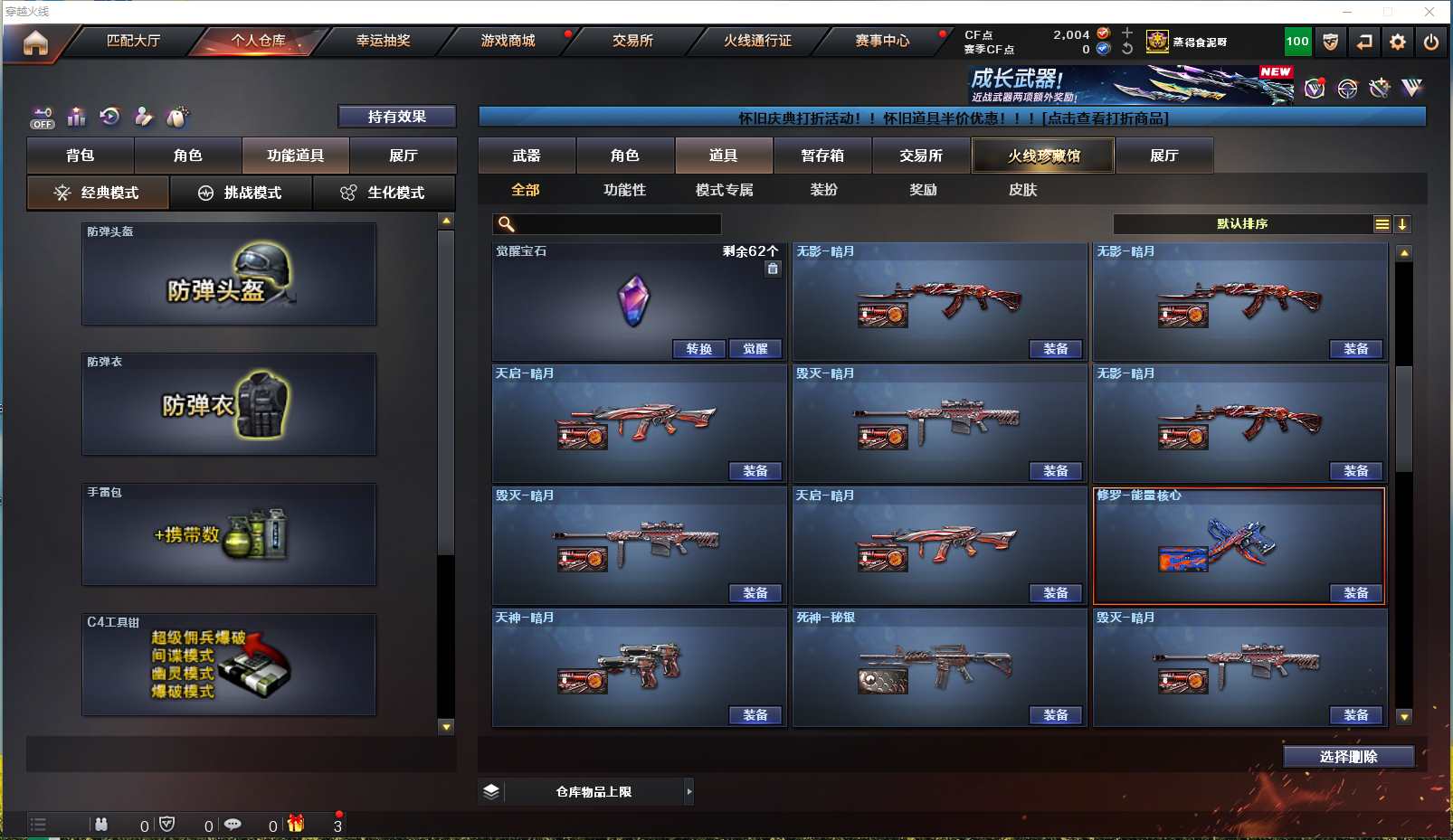
Task: Choose the 防弹头盔 helmet slot
Action: (229, 275)
